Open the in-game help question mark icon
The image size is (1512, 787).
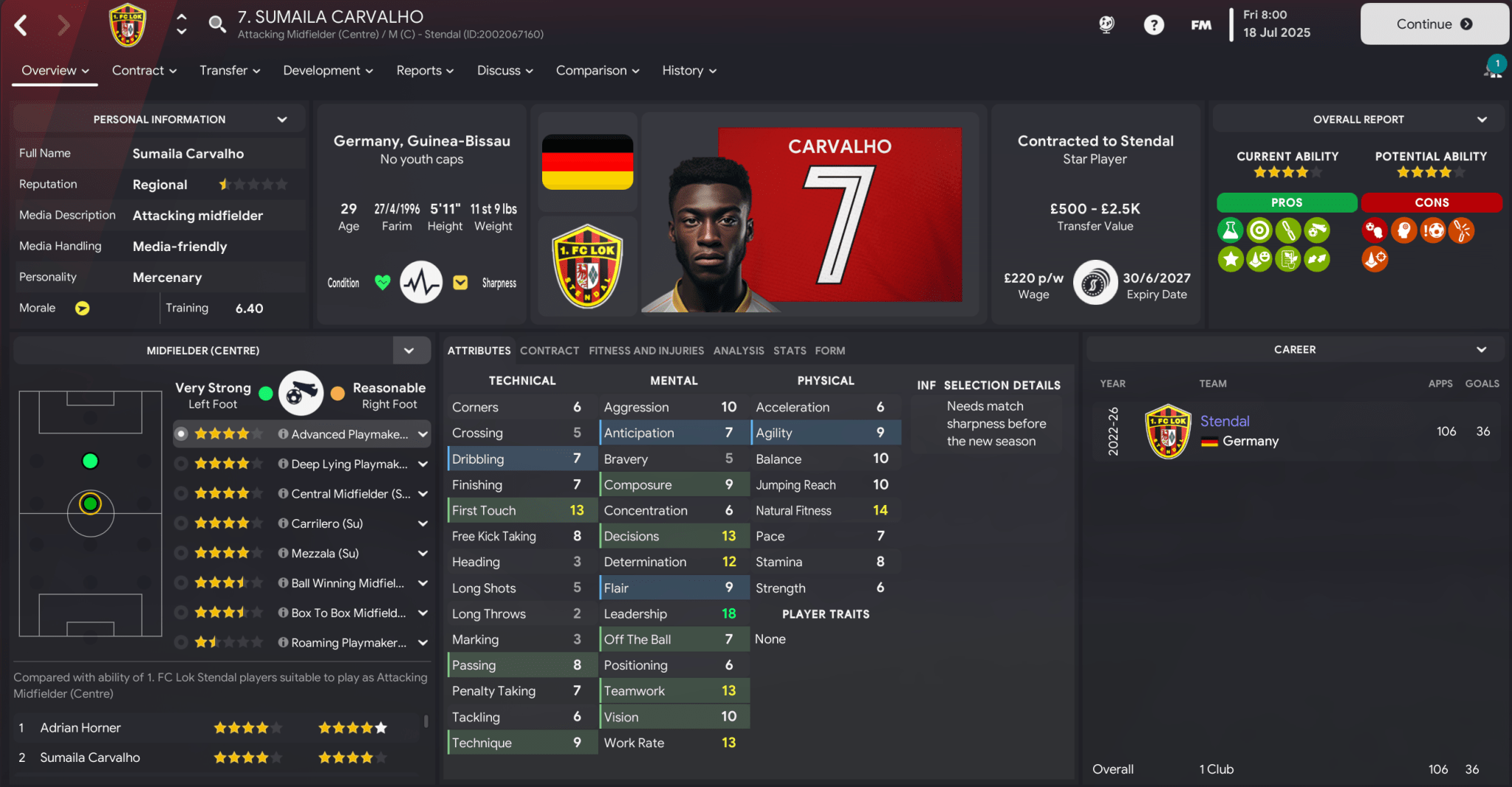(1153, 24)
